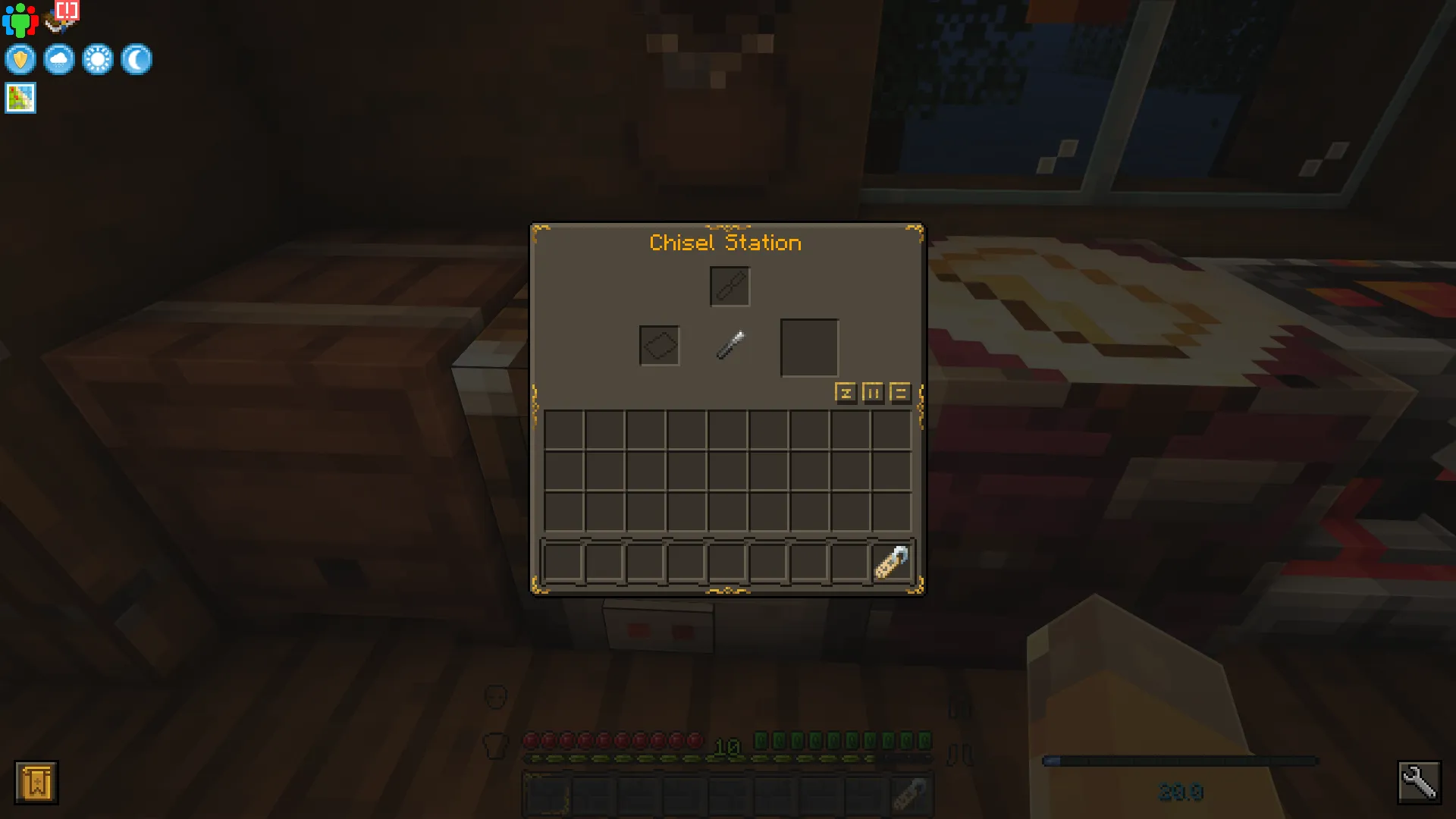This screenshot has width=1456, height=819.
Task: Click the shield protection icon
Action: (x=20, y=59)
